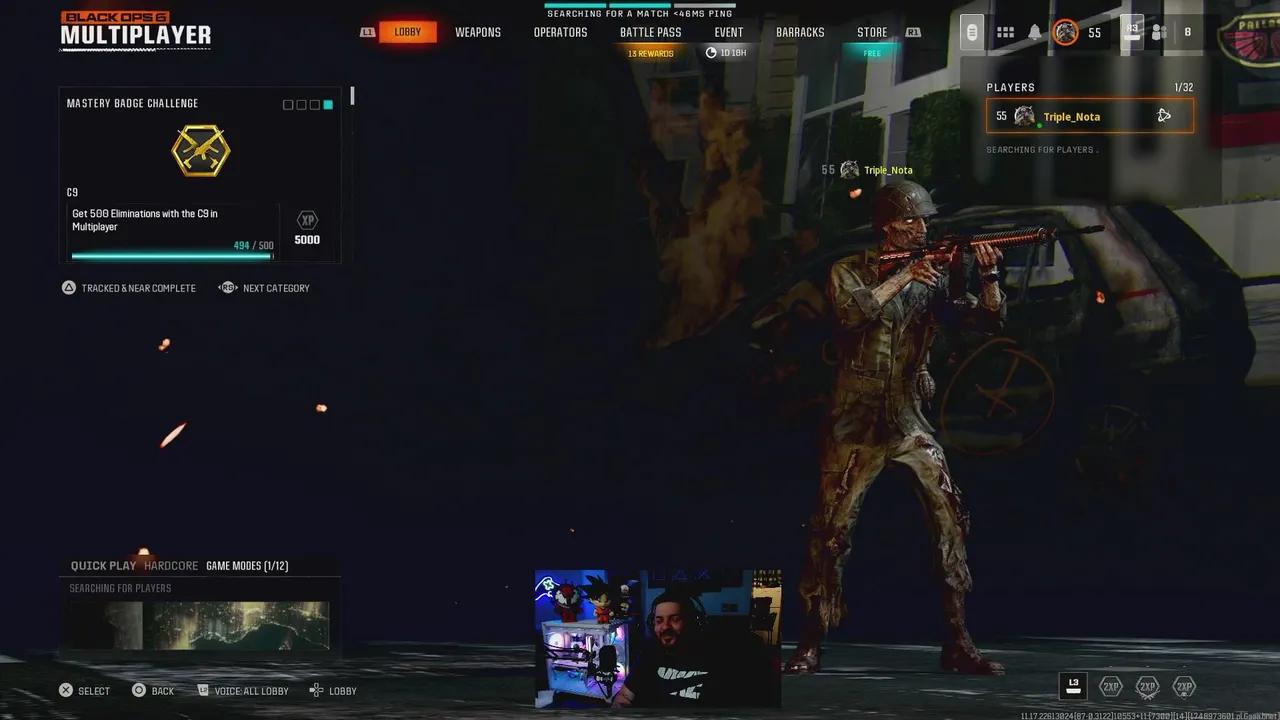Screen dimensions: 1280x720
Task: Check the C9 eliminations progress bar
Action: click(170, 255)
